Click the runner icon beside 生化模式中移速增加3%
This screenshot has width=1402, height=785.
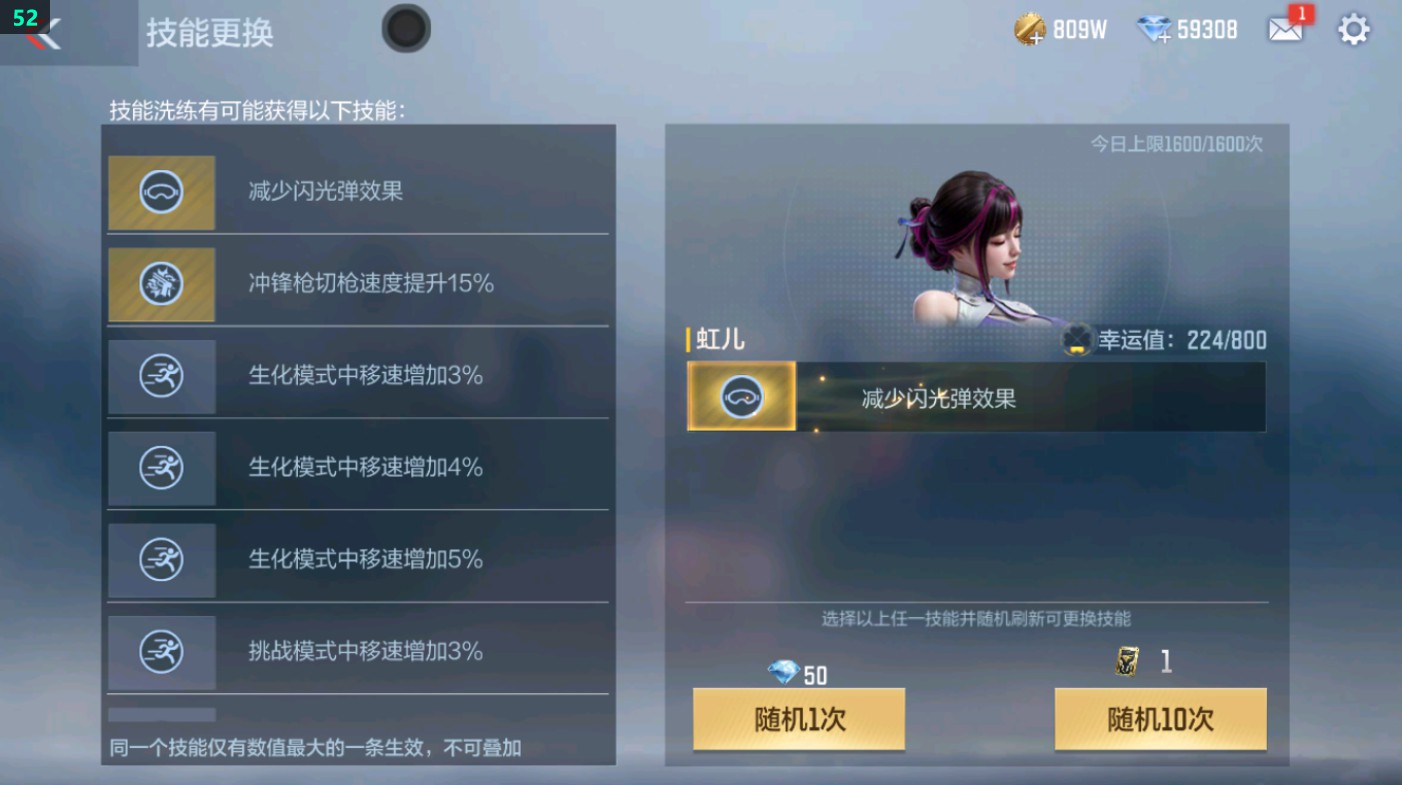pyautogui.click(x=161, y=376)
